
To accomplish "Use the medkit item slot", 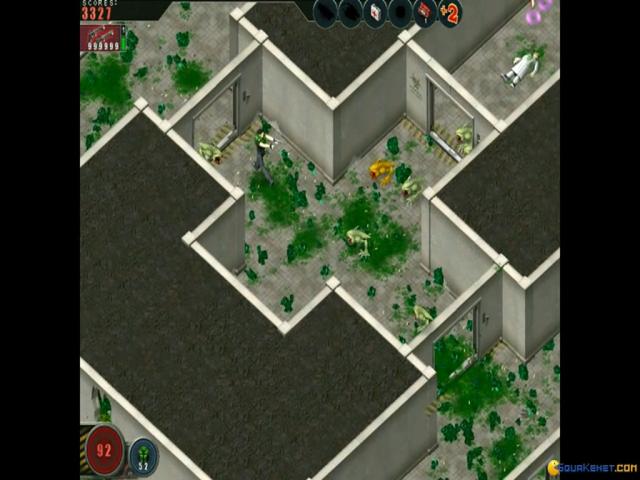I will [375, 13].
